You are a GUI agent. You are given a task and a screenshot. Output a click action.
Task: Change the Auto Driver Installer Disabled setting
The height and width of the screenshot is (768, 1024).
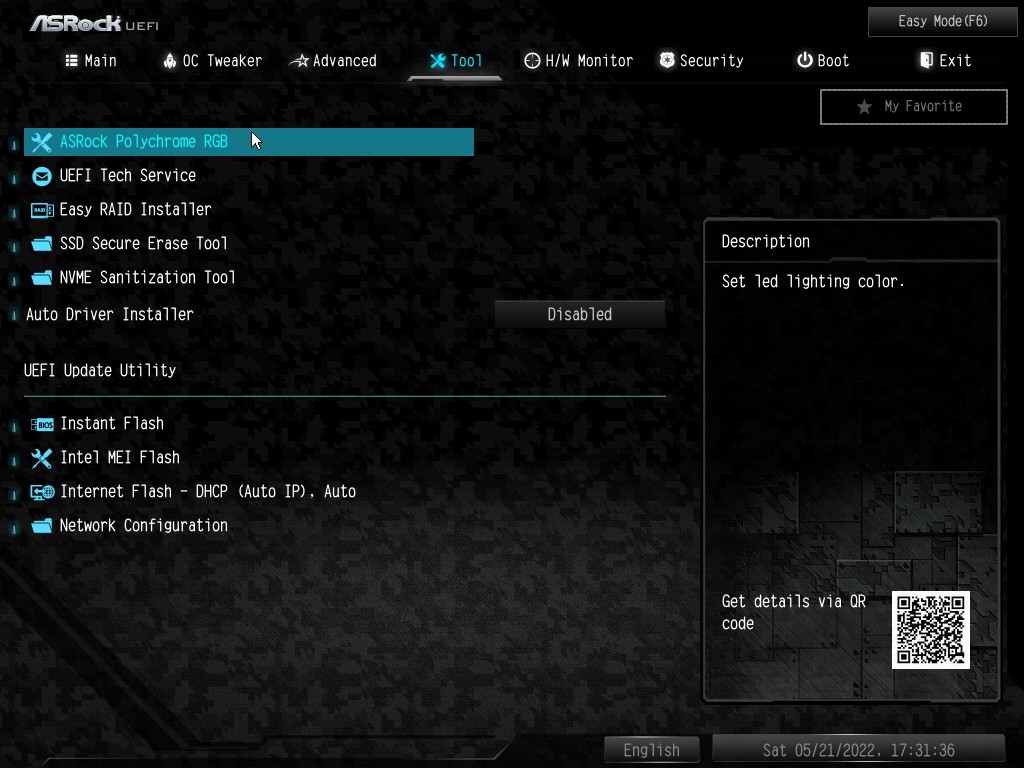click(x=580, y=314)
